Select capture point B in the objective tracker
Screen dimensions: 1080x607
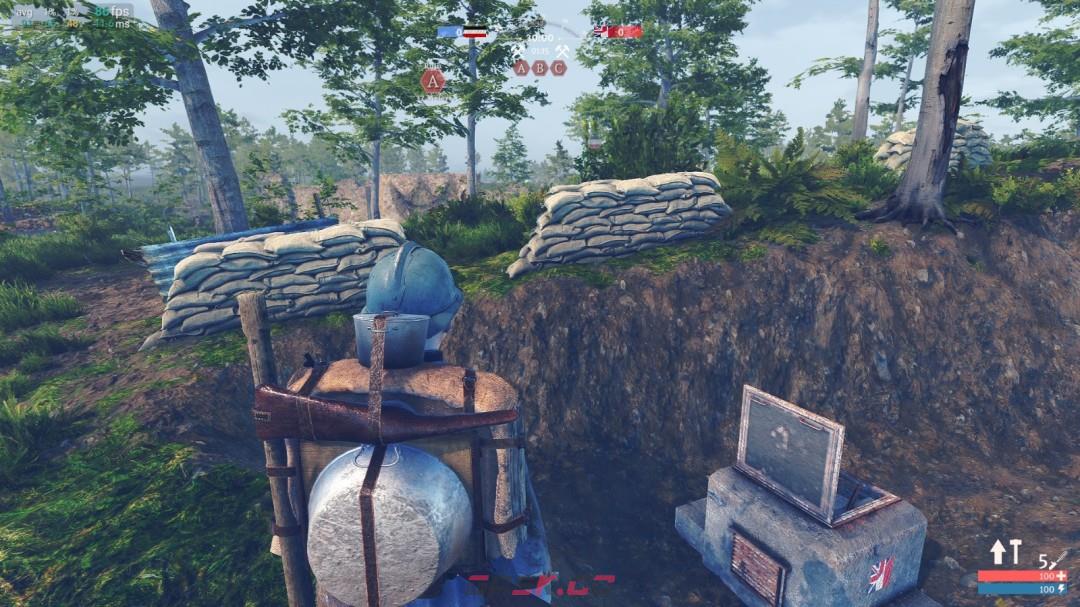click(x=540, y=68)
